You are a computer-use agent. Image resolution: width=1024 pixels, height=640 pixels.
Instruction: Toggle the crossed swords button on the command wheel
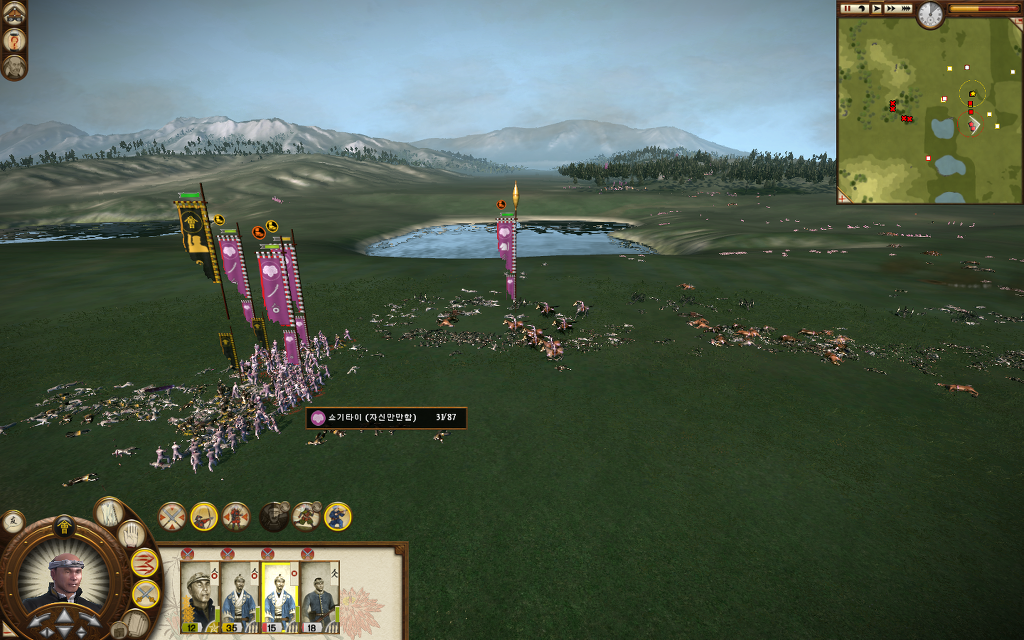(145, 594)
